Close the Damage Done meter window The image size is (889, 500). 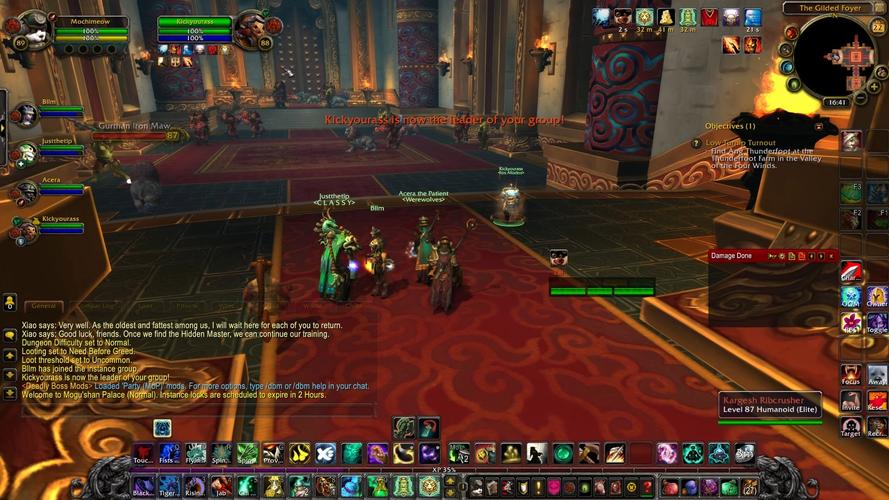(831, 256)
